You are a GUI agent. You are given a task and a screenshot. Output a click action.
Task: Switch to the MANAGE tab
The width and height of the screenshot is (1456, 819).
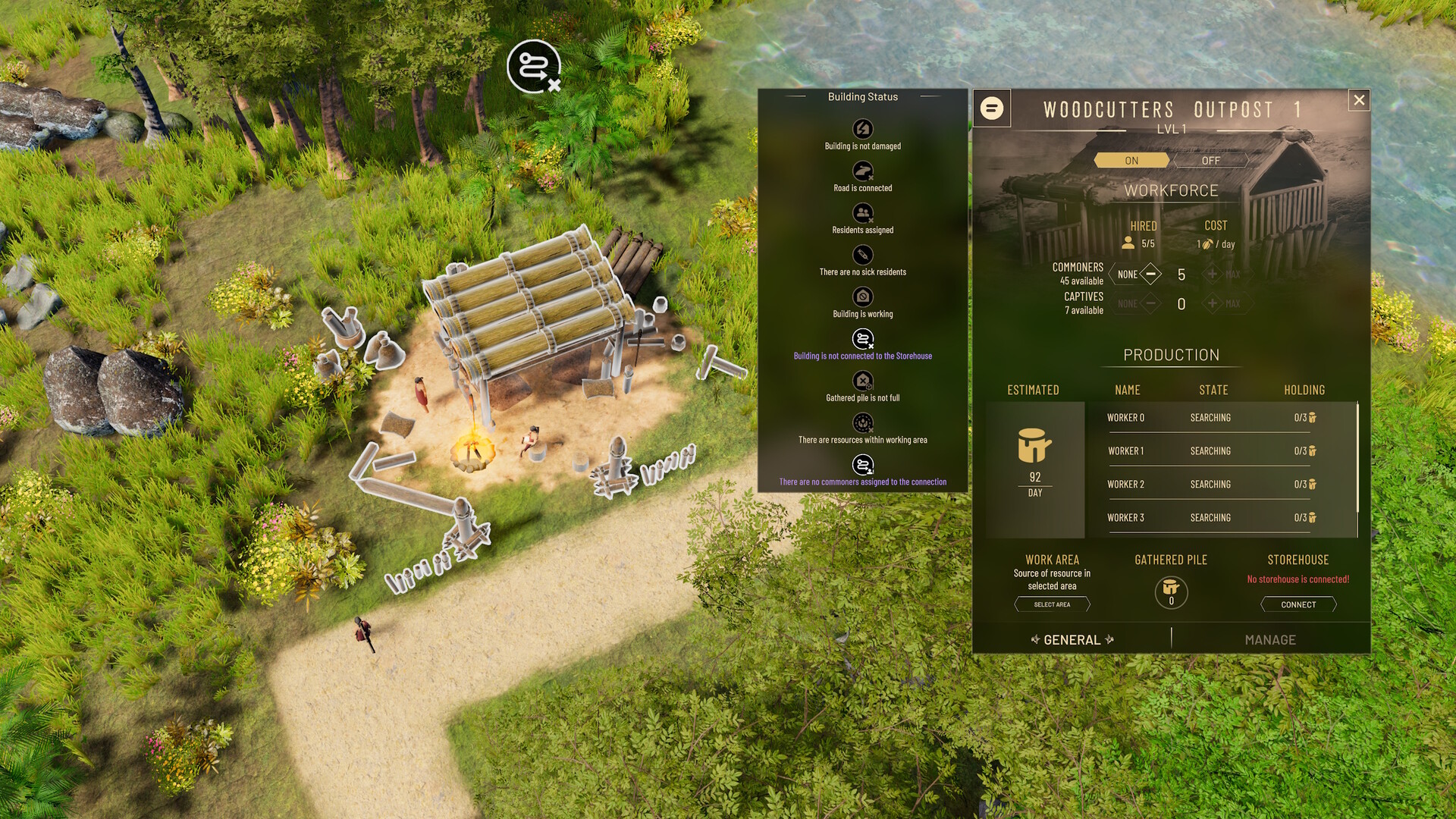tap(1269, 639)
